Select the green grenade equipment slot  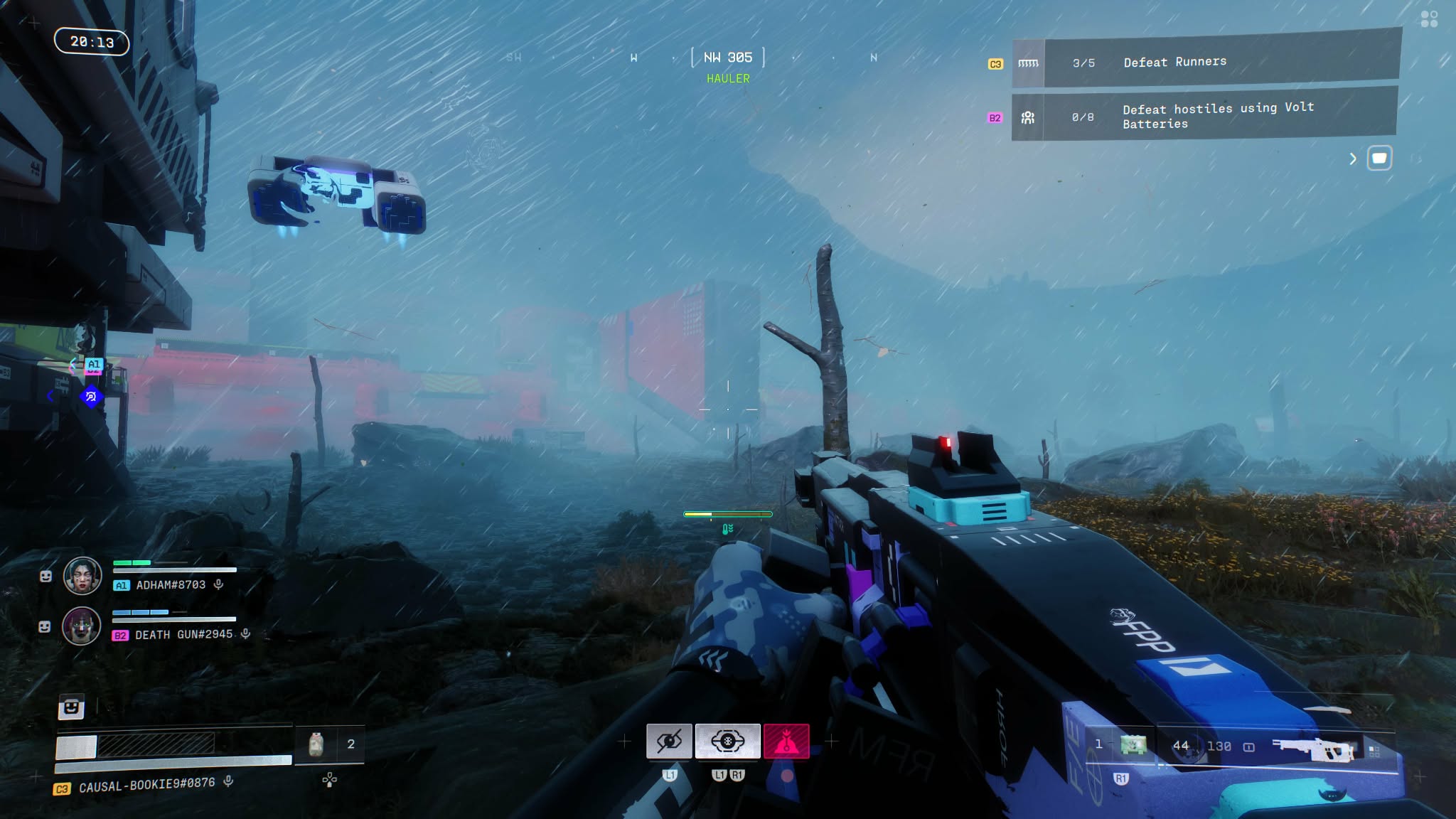click(1133, 745)
